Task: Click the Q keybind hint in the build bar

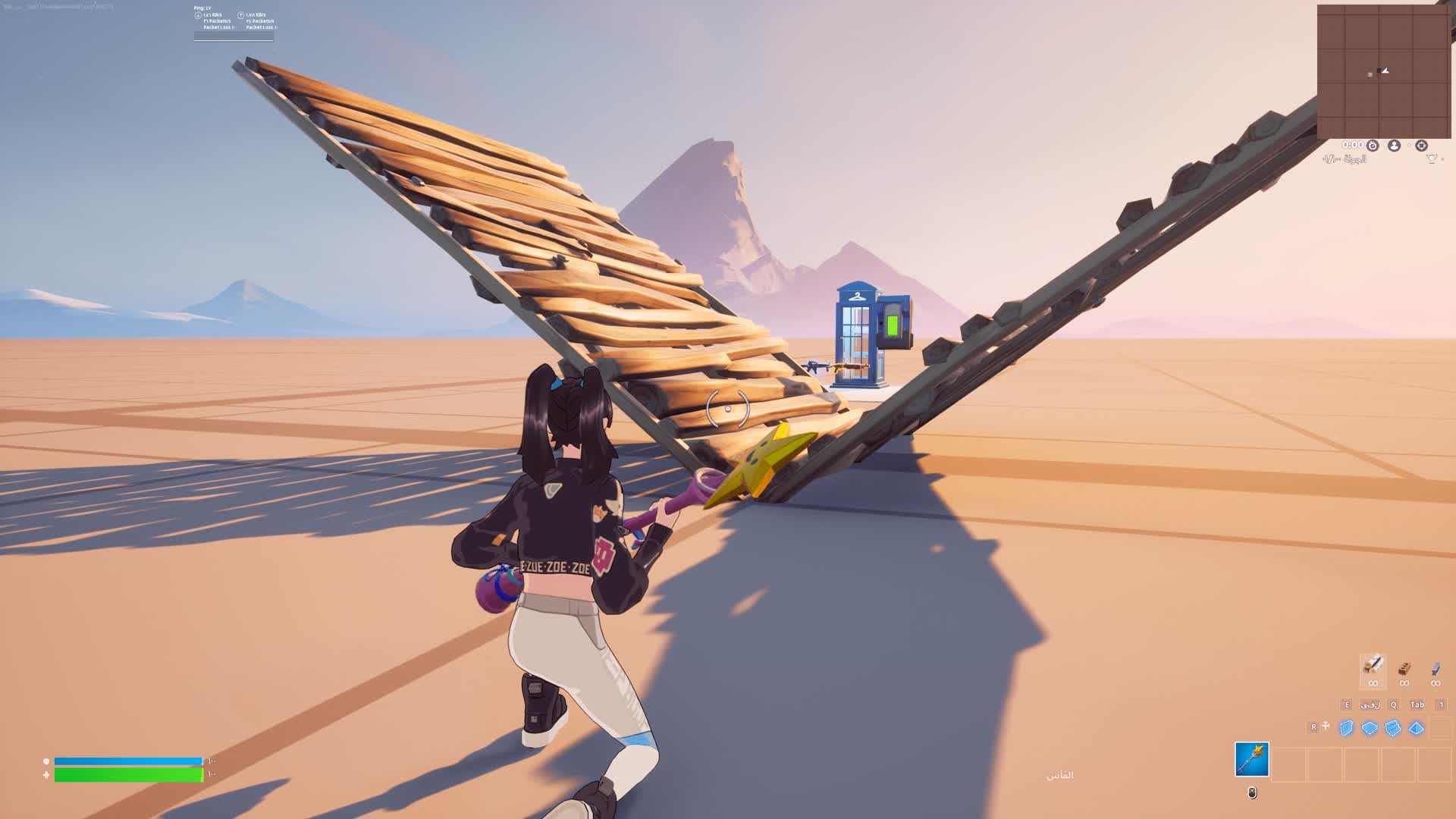Action: pos(1392,704)
